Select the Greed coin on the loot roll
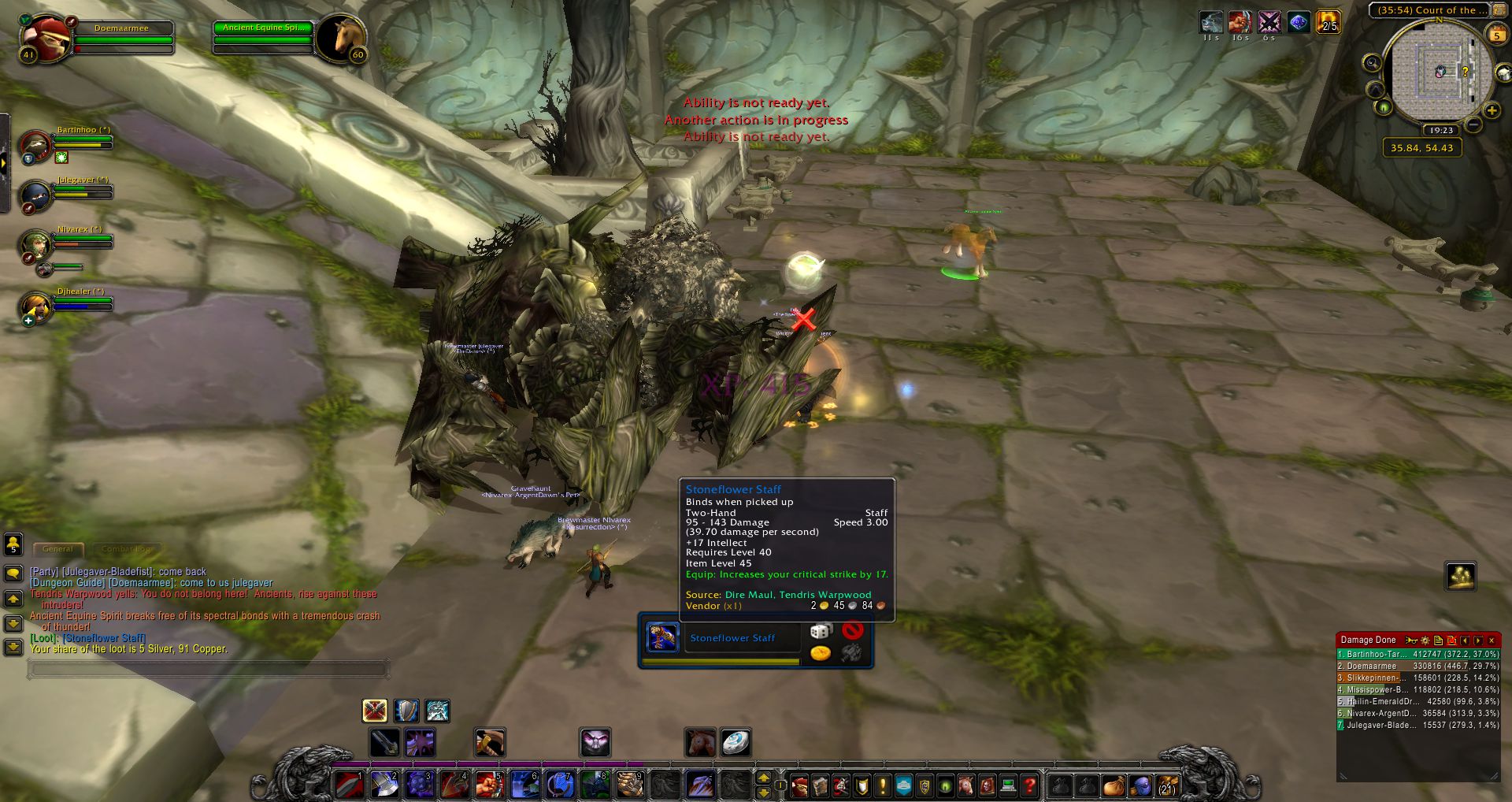The height and width of the screenshot is (802, 1512). point(821,652)
